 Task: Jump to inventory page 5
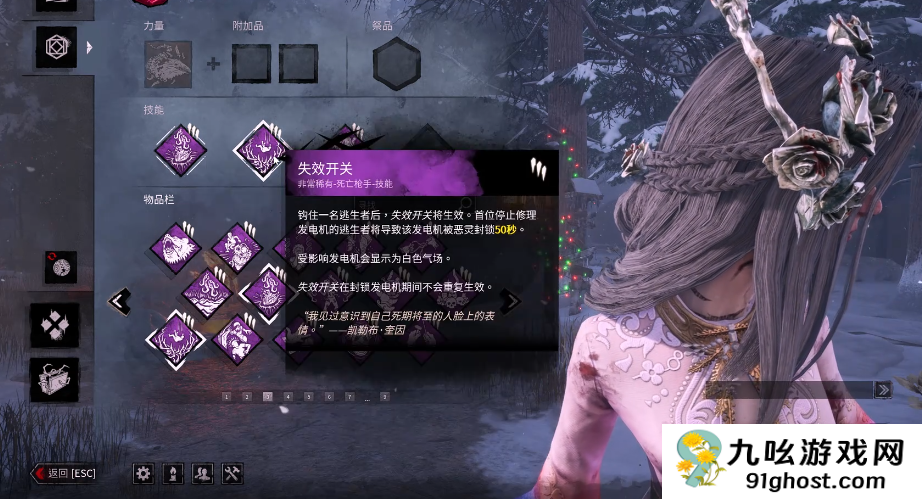click(x=308, y=397)
